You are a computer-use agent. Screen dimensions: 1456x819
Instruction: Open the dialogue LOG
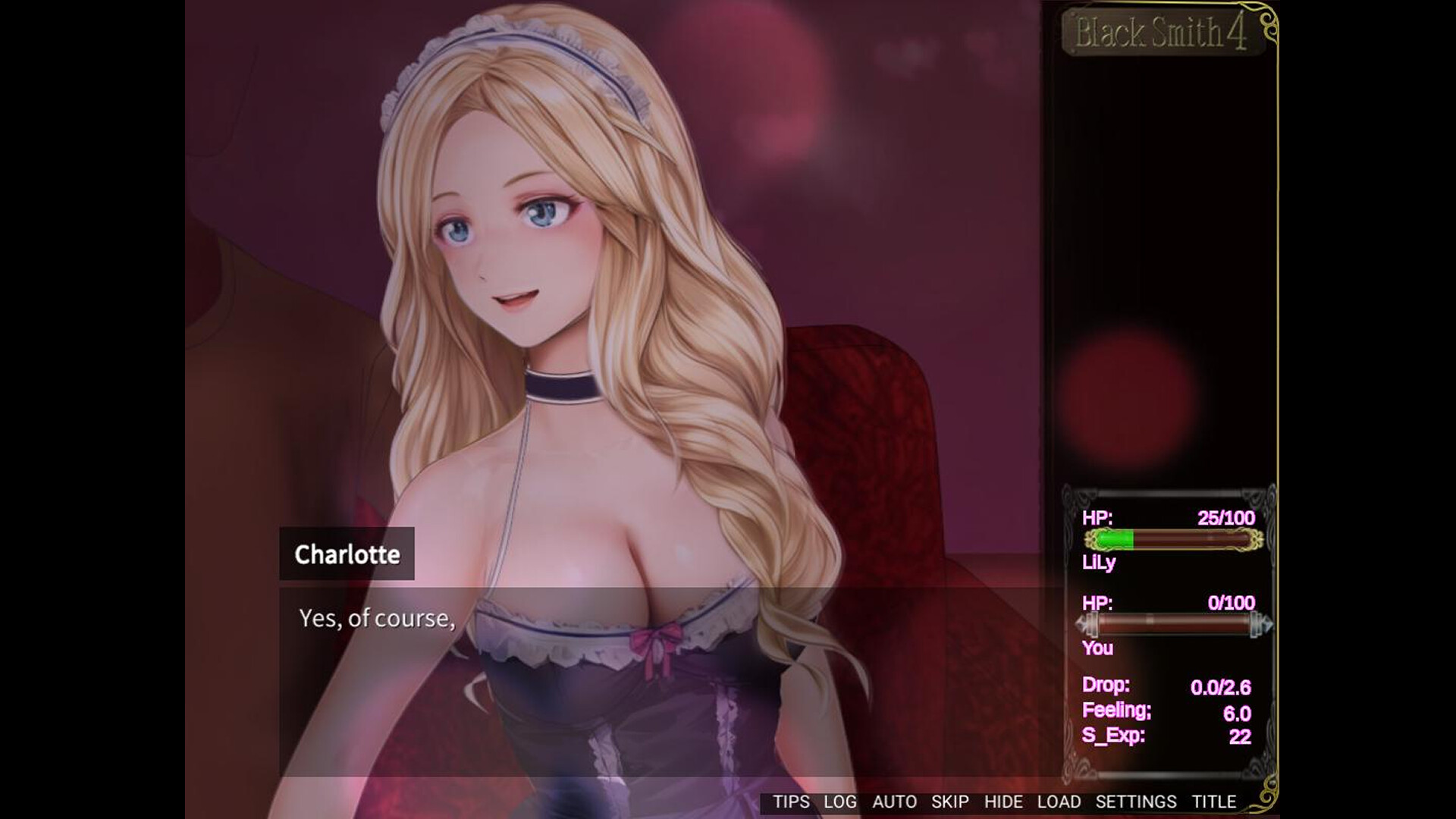pos(839,802)
